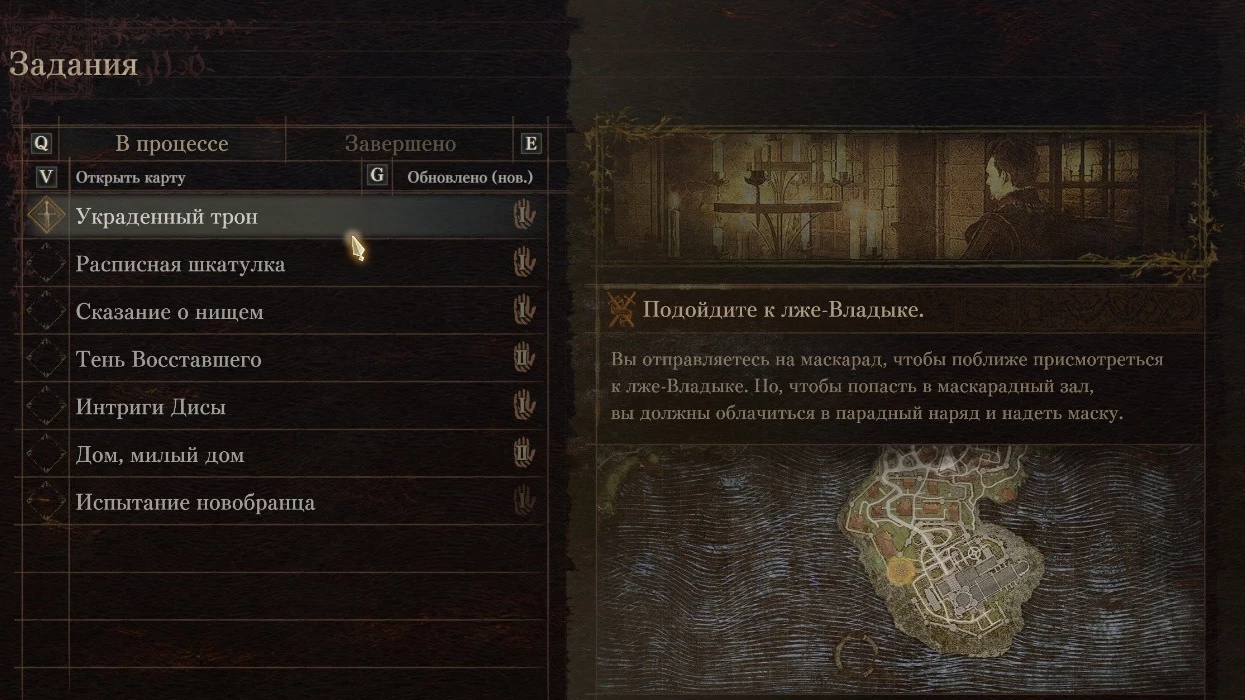The image size is (1245, 700).
Task: Sort quests by «Обновлено (нов.)»
Action: click(x=469, y=177)
